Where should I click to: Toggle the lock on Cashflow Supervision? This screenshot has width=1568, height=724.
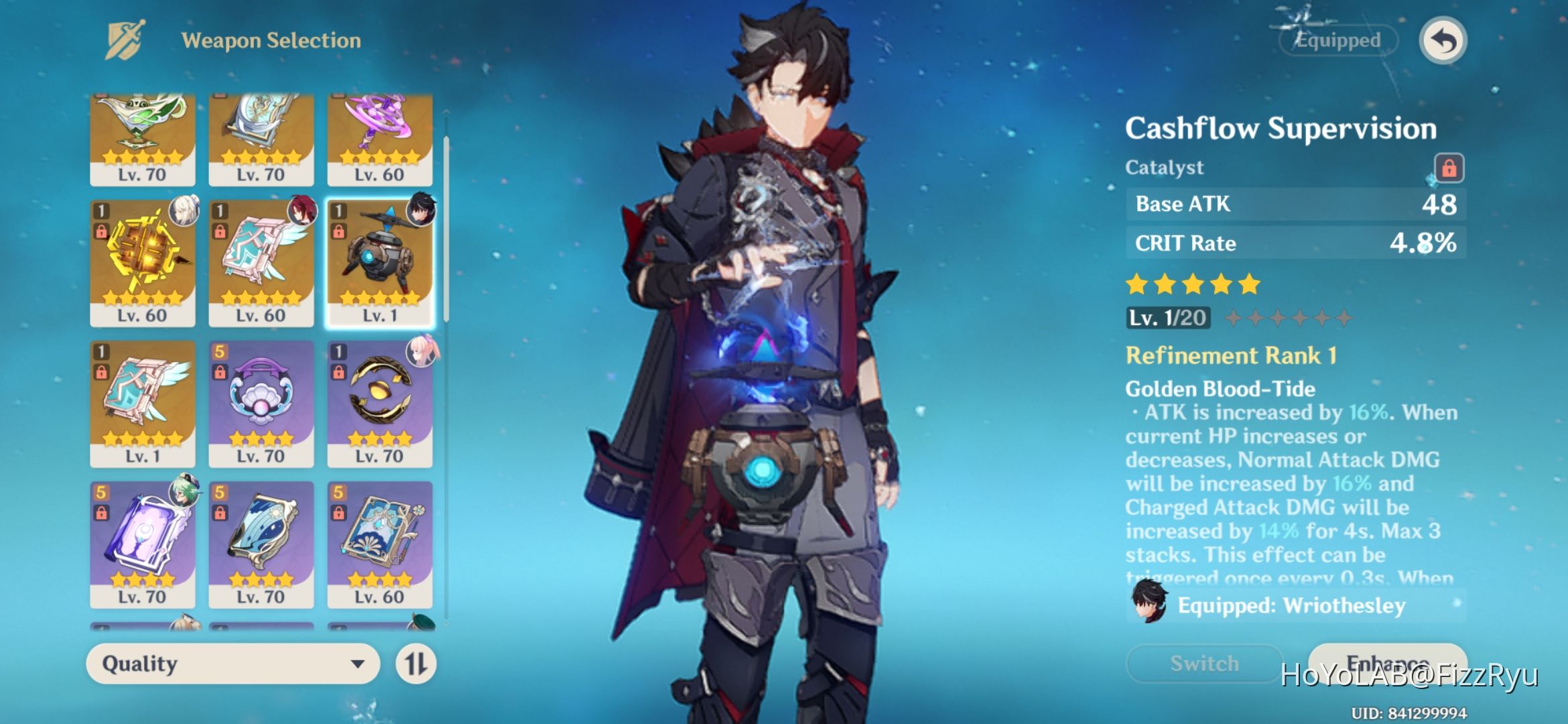[x=1448, y=168]
